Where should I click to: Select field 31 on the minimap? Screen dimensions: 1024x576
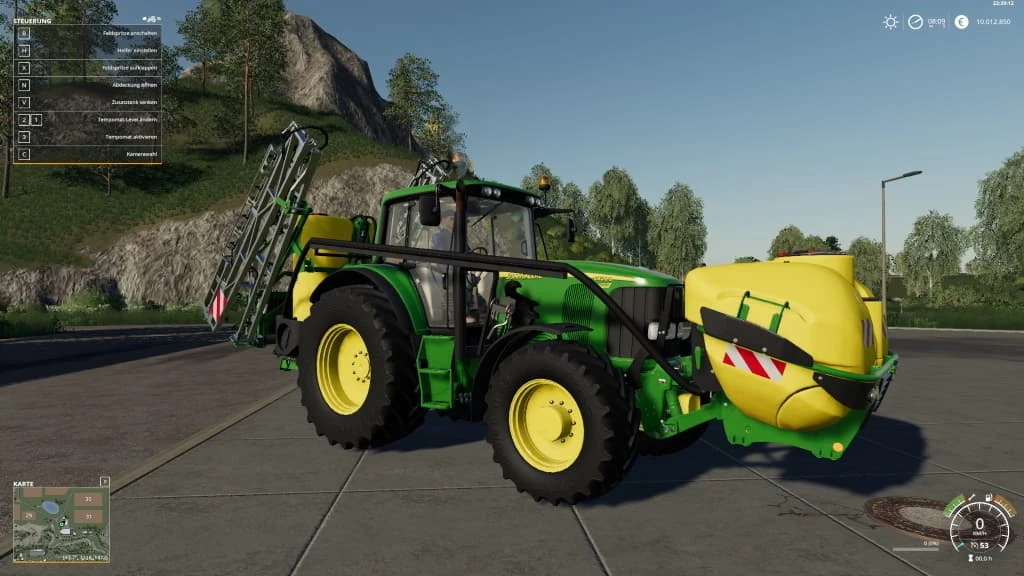[x=88, y=516]
